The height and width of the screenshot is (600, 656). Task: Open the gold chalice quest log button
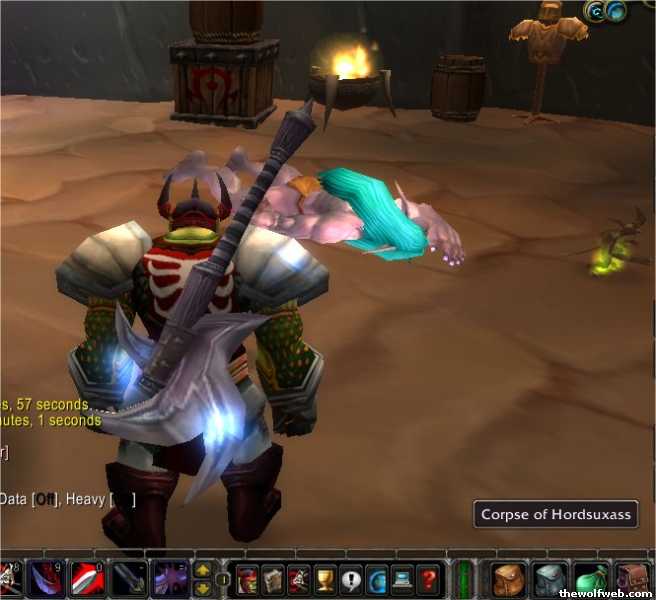point(324,579)
